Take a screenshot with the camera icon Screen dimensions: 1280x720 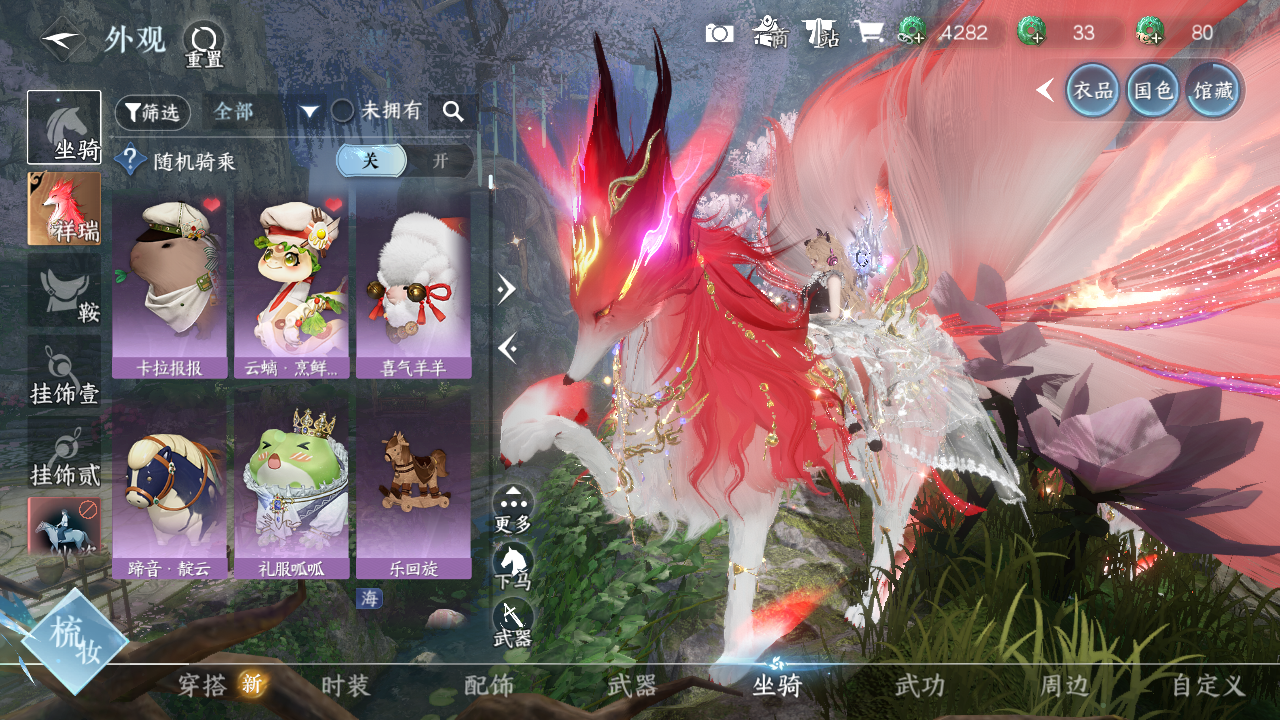tap(719, 33)
